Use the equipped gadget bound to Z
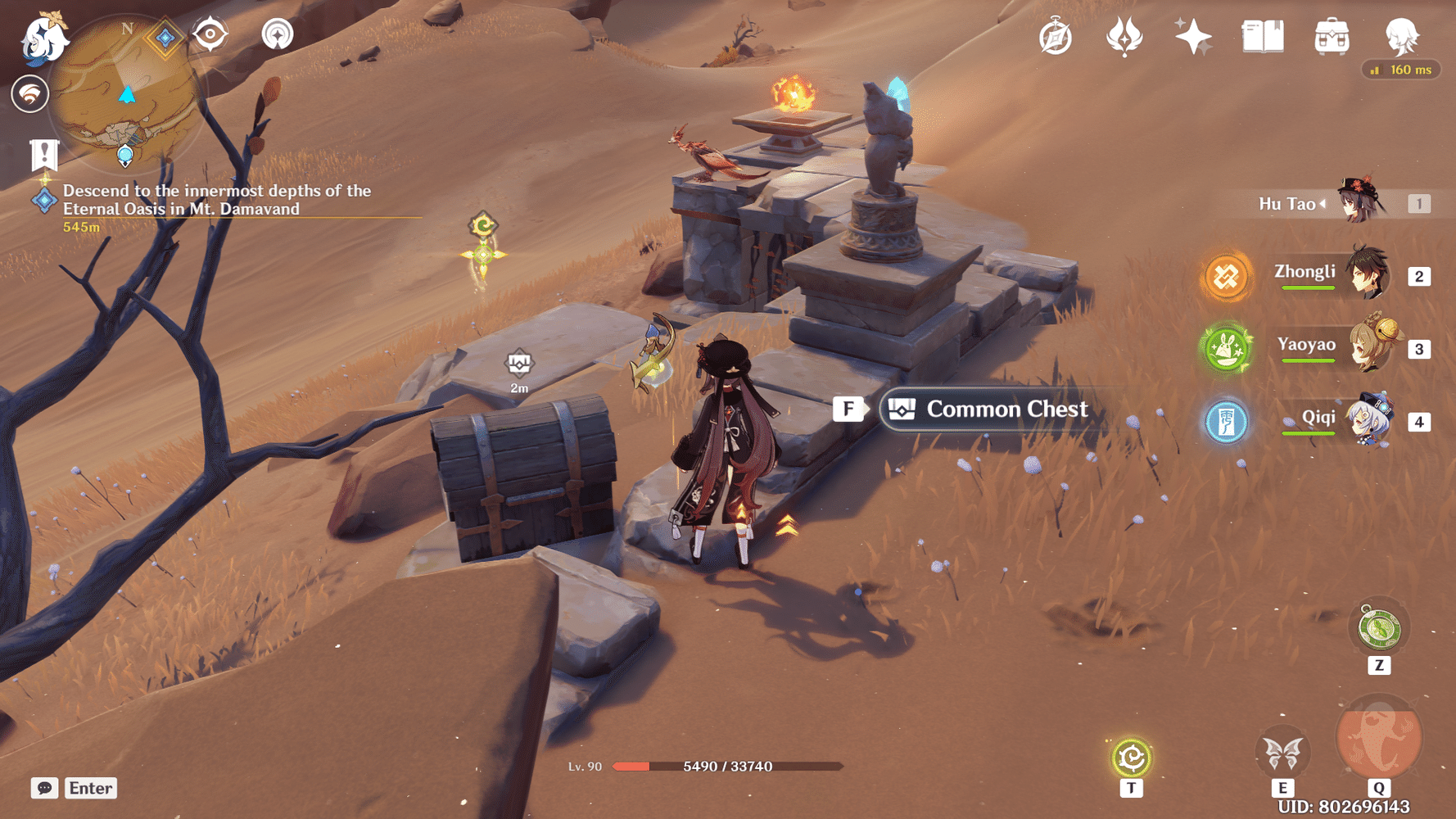The height and width of the screenshot is (819, 1456). tap(1380, 627)
